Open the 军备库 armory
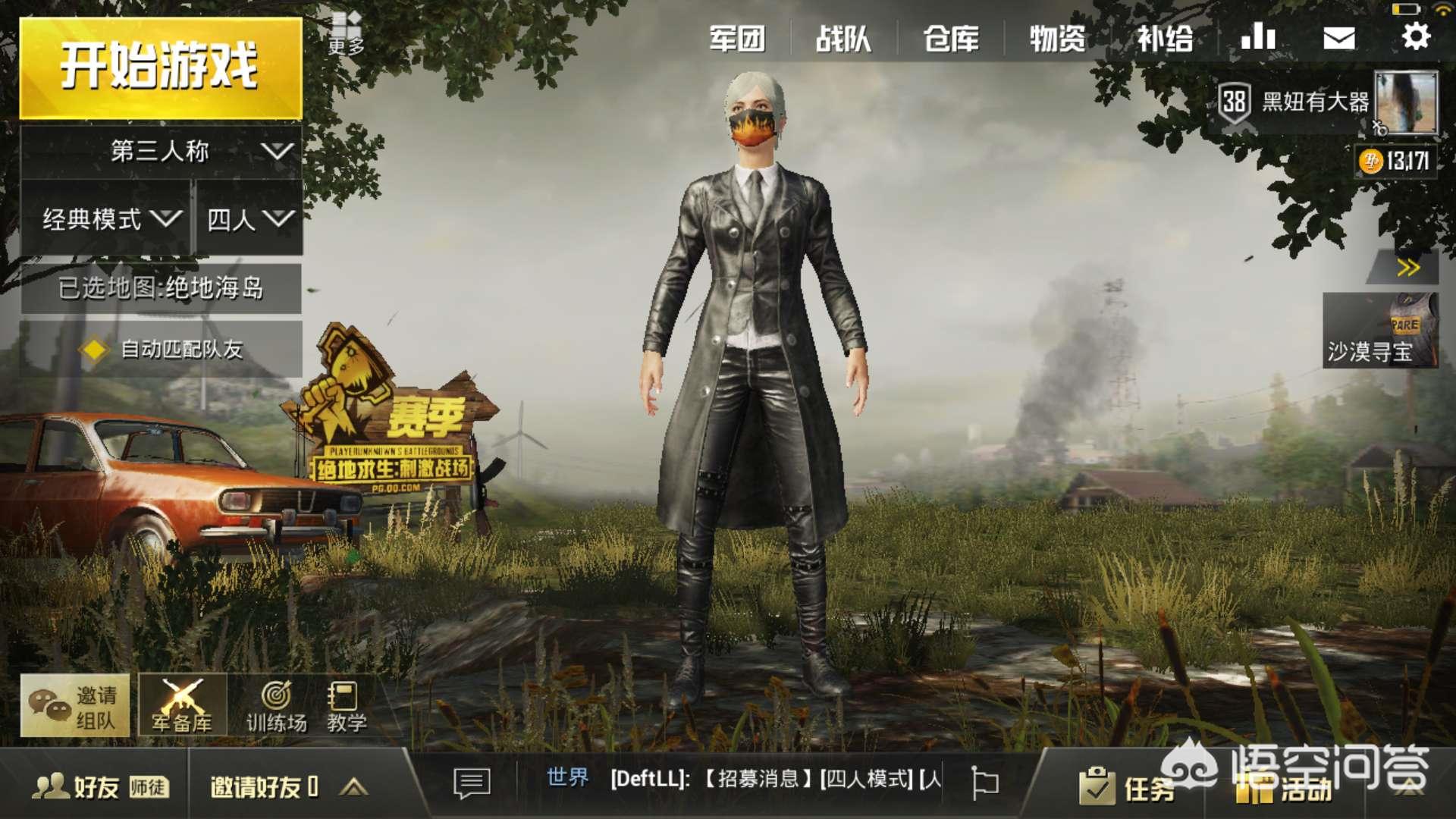This screenshot has height=819, width=1456. (182, 707)
